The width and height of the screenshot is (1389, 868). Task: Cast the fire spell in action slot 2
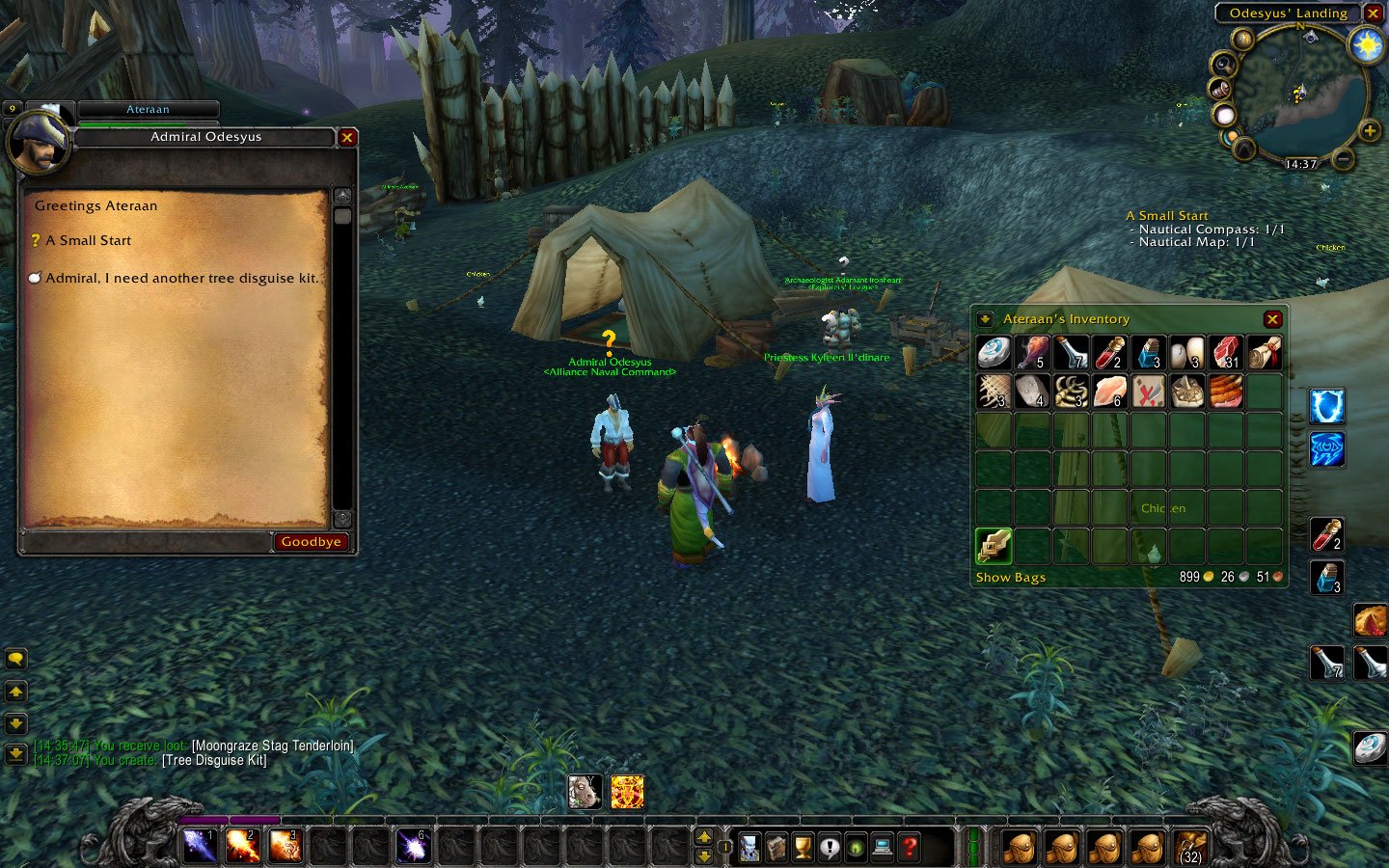pyautogui.click(x=242, y=847)
